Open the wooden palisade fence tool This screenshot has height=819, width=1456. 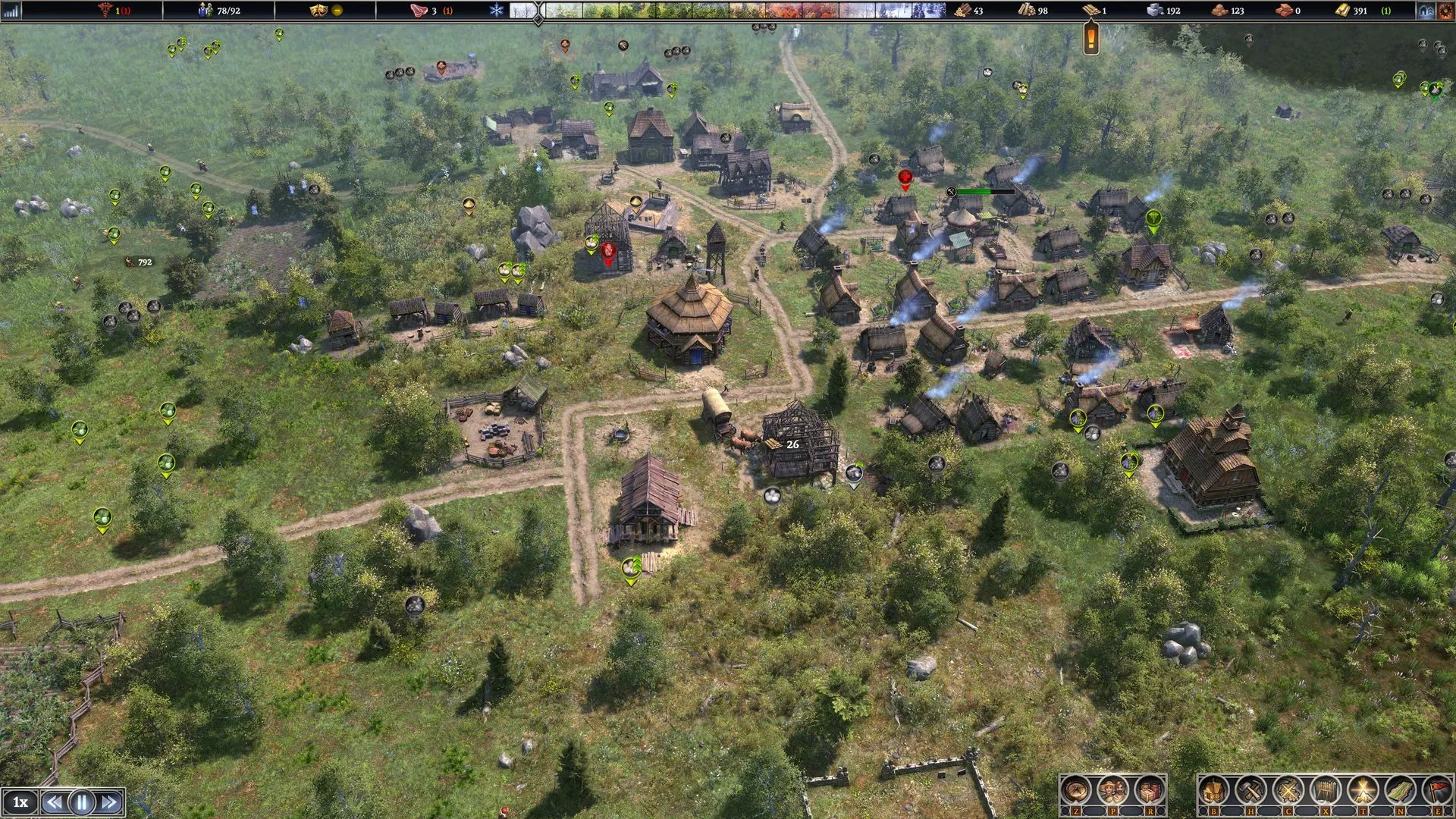pyautogui.click(x=1325, y=790)
